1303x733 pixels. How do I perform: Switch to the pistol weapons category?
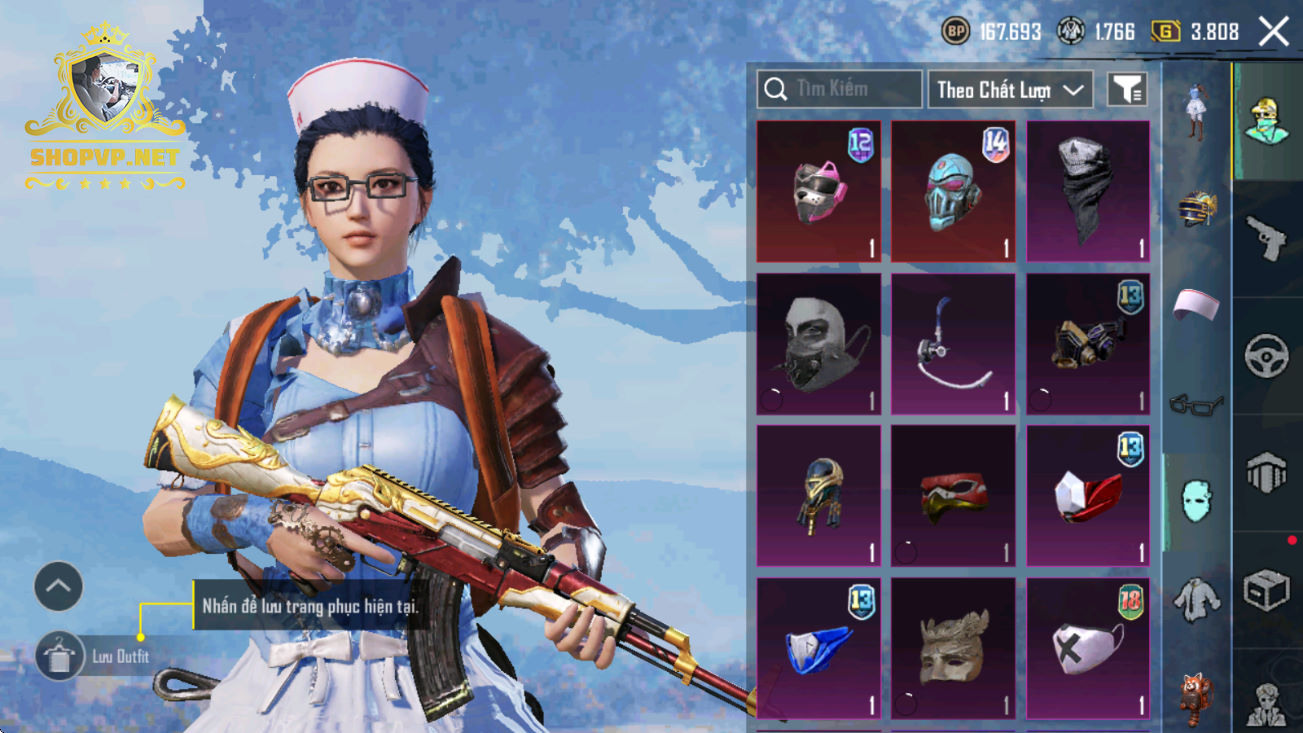click(x=1266, y=238)
